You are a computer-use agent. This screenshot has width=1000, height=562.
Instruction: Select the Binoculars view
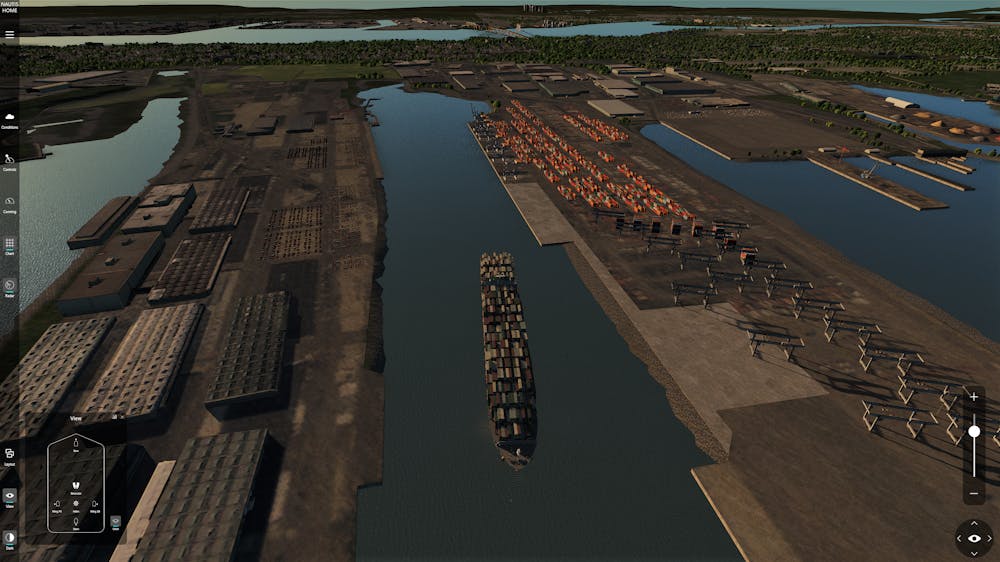point(76,485)
